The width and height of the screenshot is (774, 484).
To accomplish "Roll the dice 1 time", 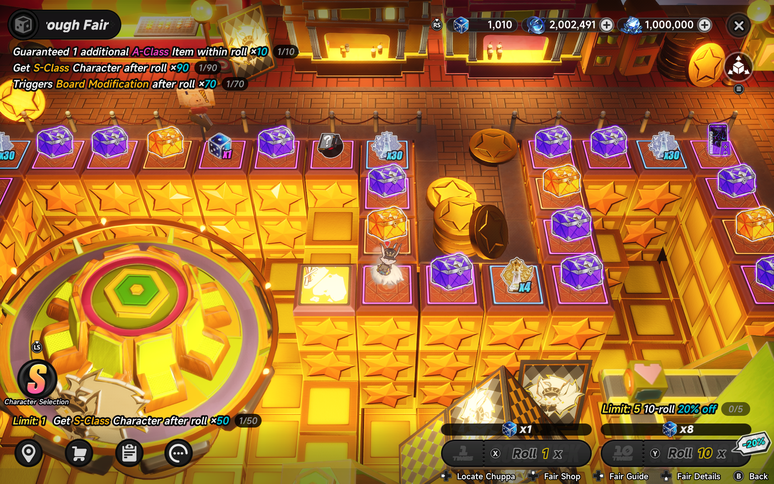I will coord(516,453).
